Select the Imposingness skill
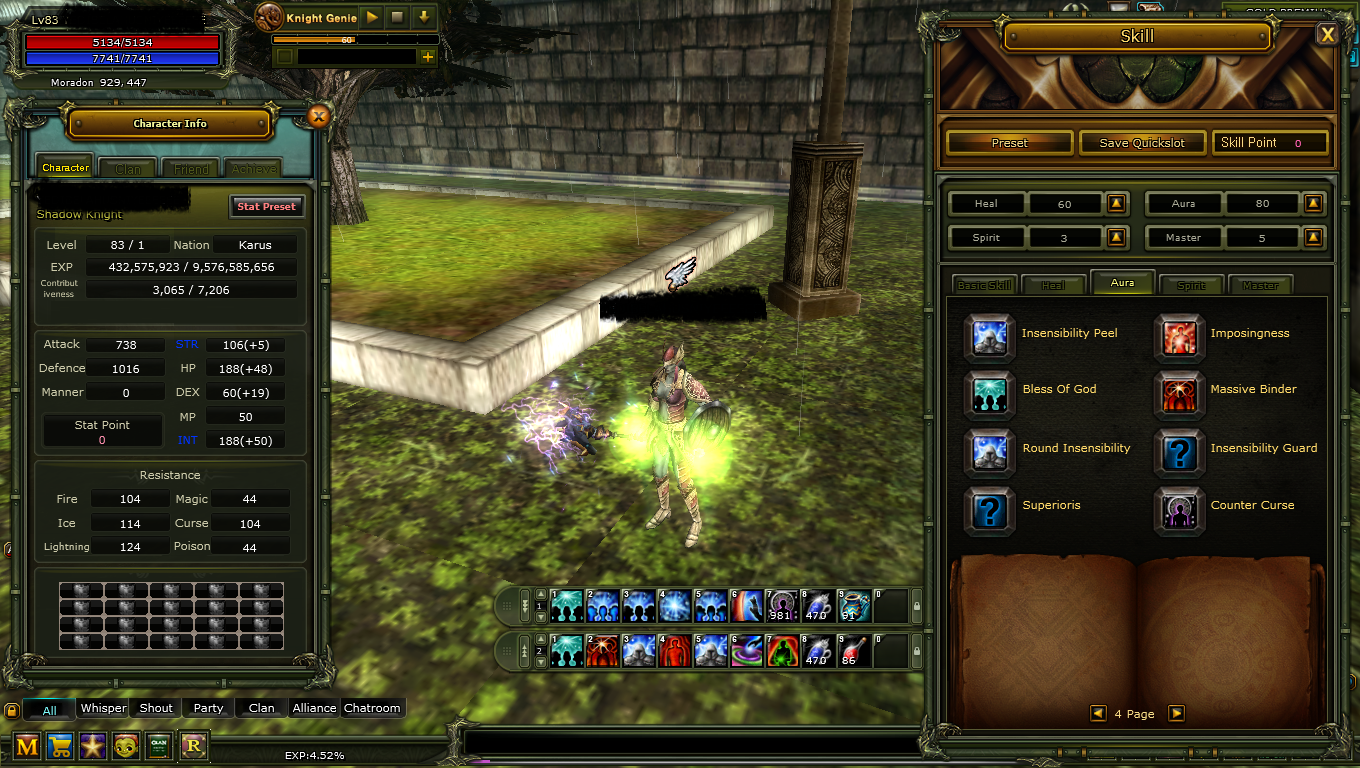The width and height of the screenshot is (1360, 768). [1180, 338]
